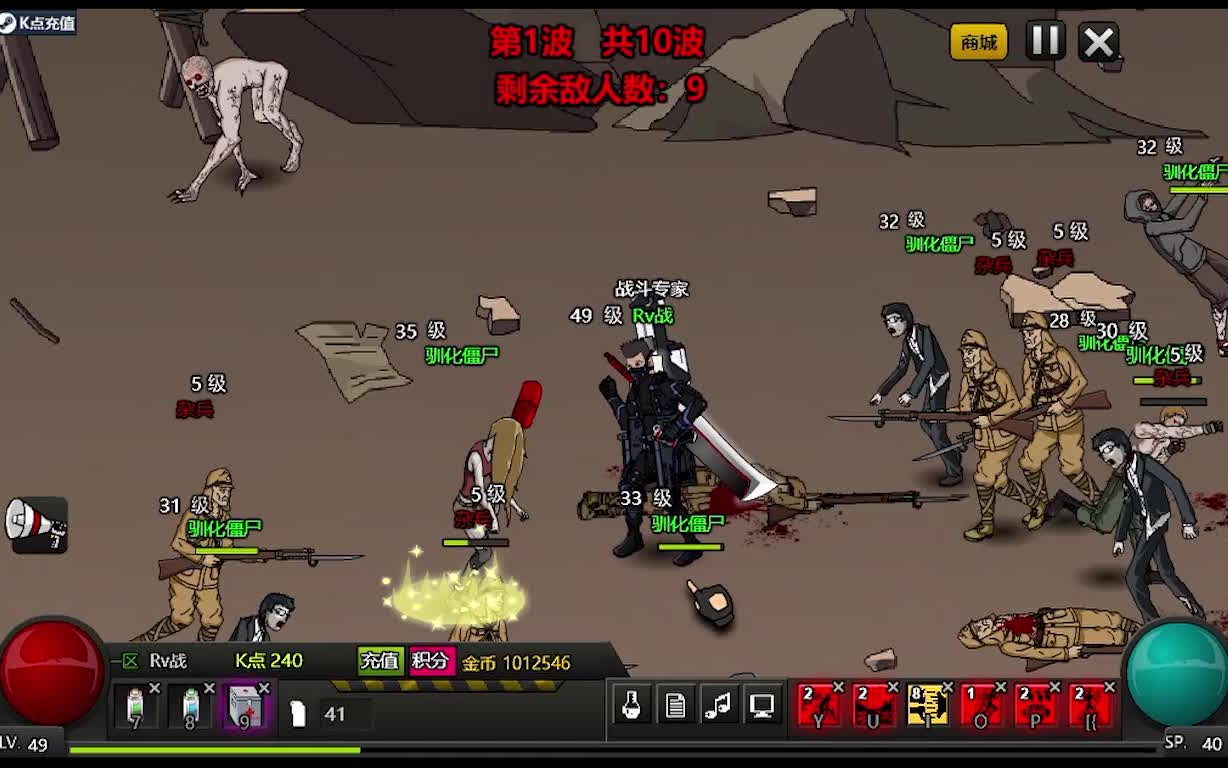Open the potion flask menu icon

[631, 706]
